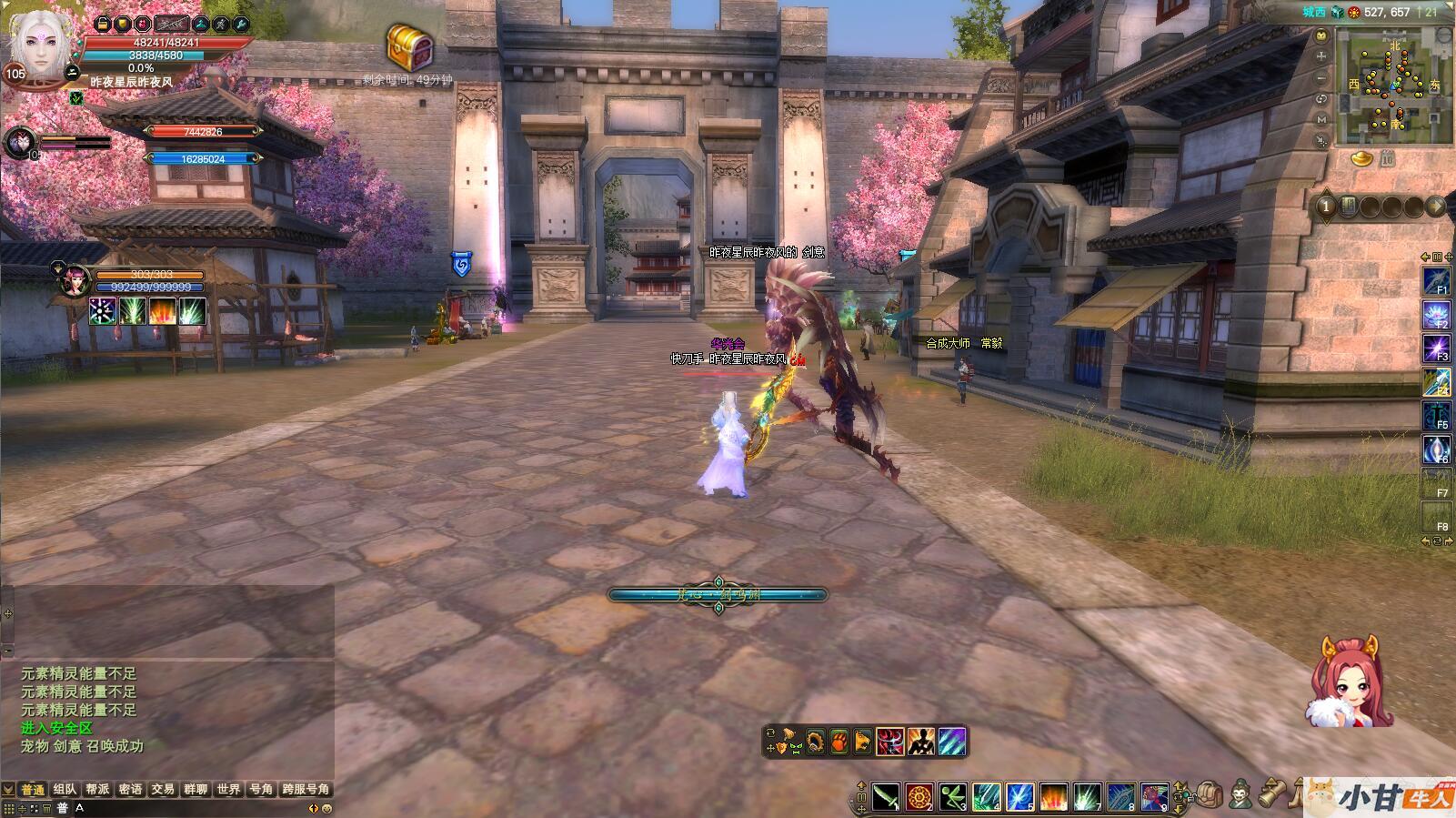
Task: Open the world map with M button
Action: [x=1321, y=120]
